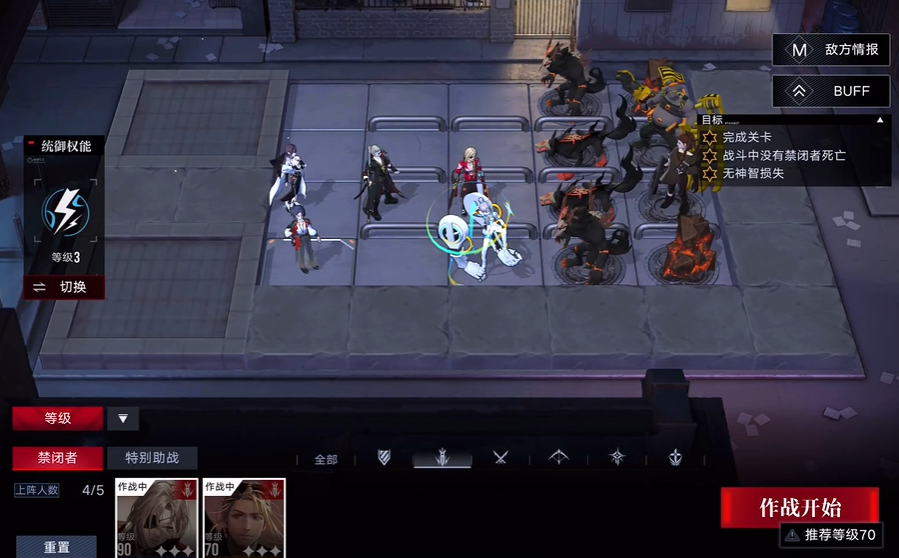899x558 pixels.
Task: Select the level 70 brown-haired character card
Action: [x=244, y=518]
